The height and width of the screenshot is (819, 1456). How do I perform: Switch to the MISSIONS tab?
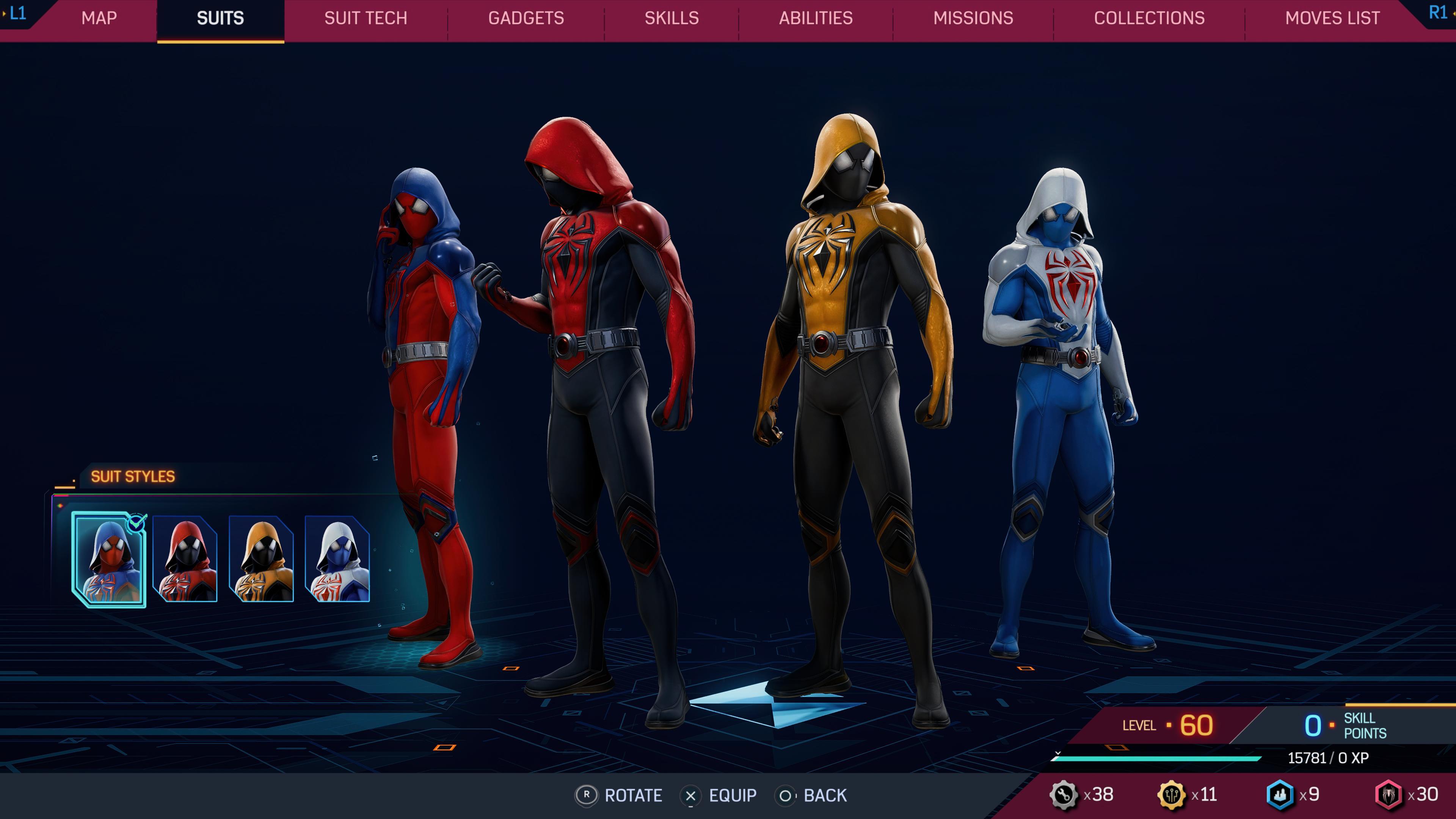pos(973,18)
